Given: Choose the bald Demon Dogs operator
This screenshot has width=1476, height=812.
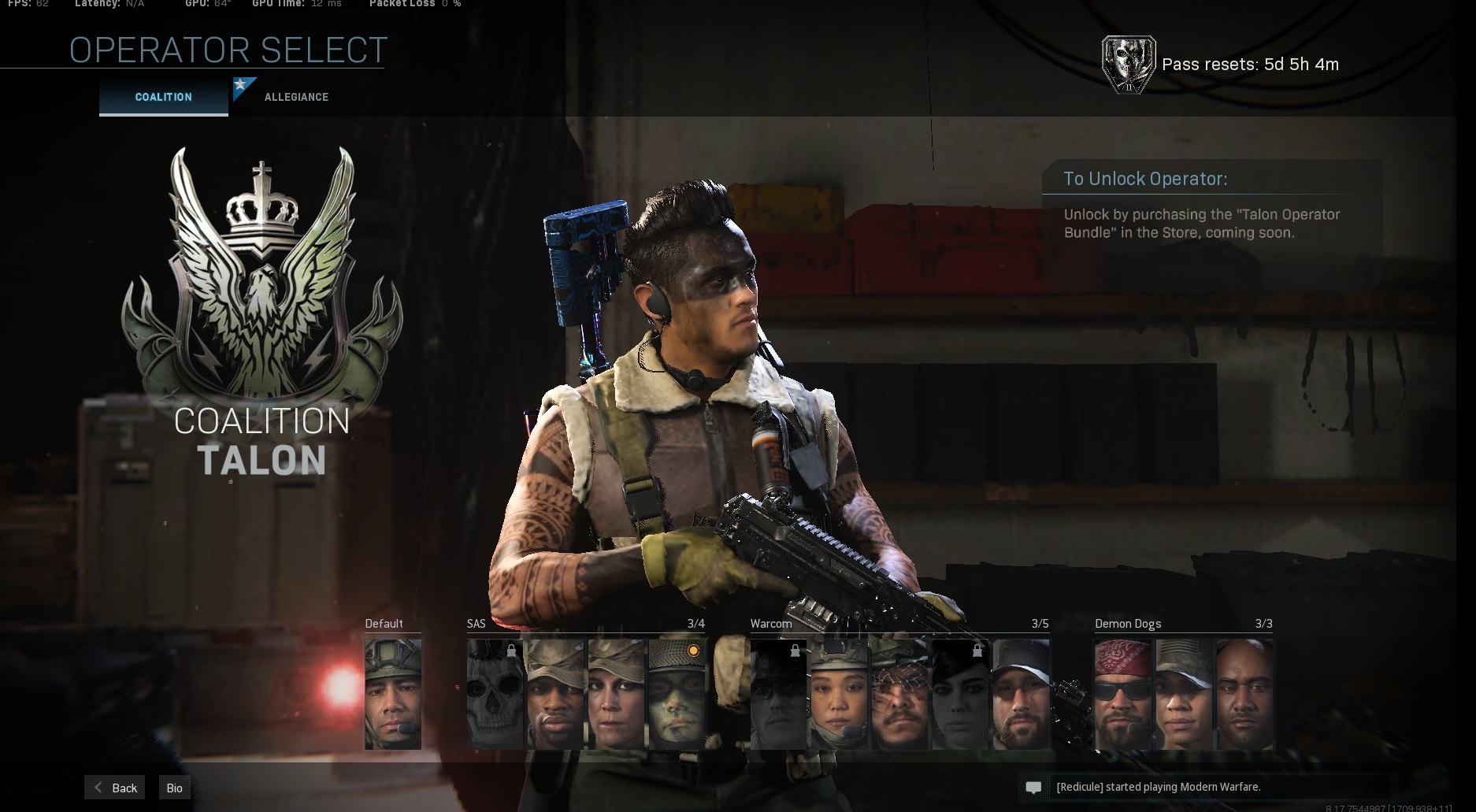Looking at the screenshot, I should pyautogui.click(x=1244, y=694).
